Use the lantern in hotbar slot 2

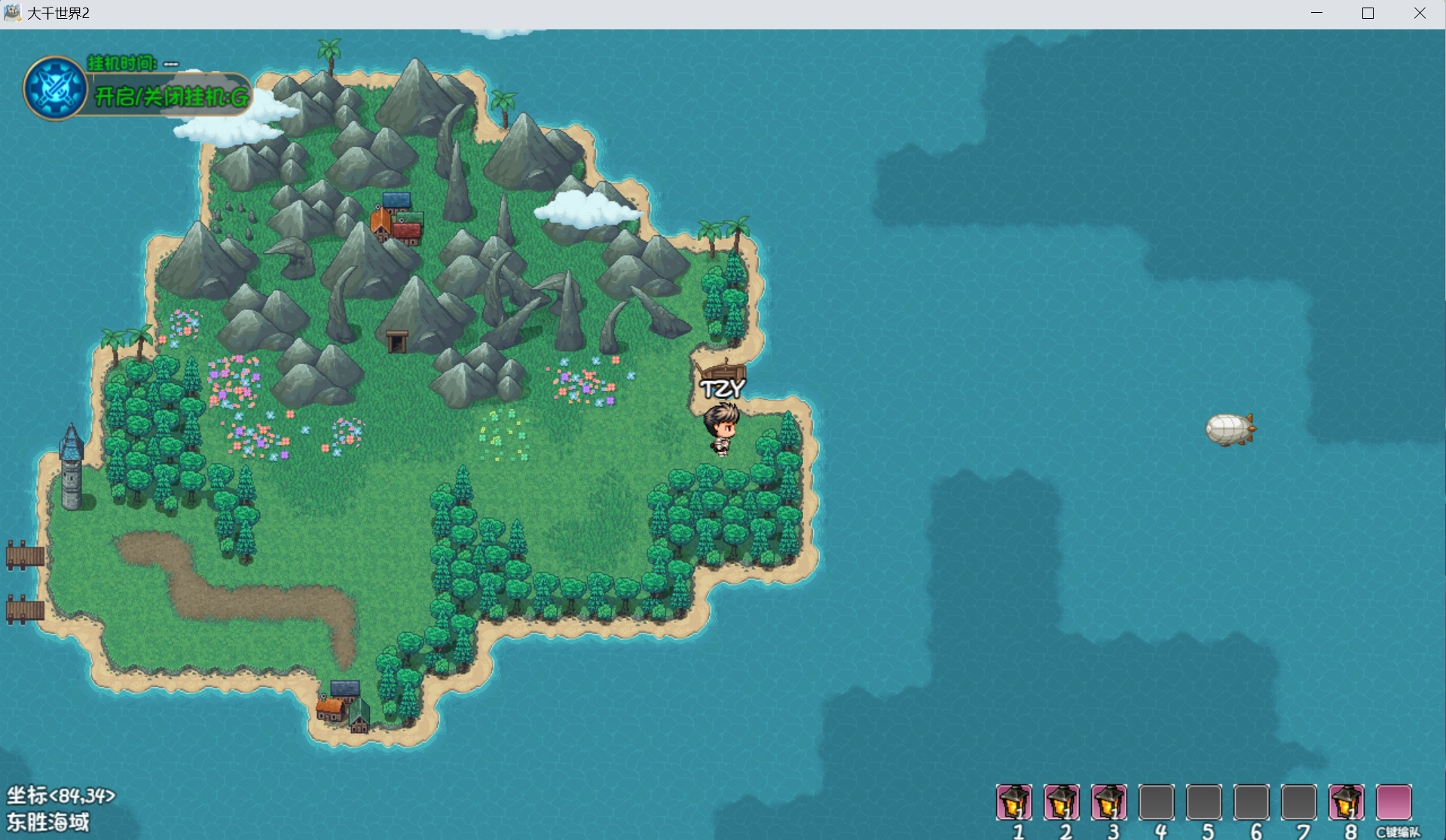pos(1062,802)
